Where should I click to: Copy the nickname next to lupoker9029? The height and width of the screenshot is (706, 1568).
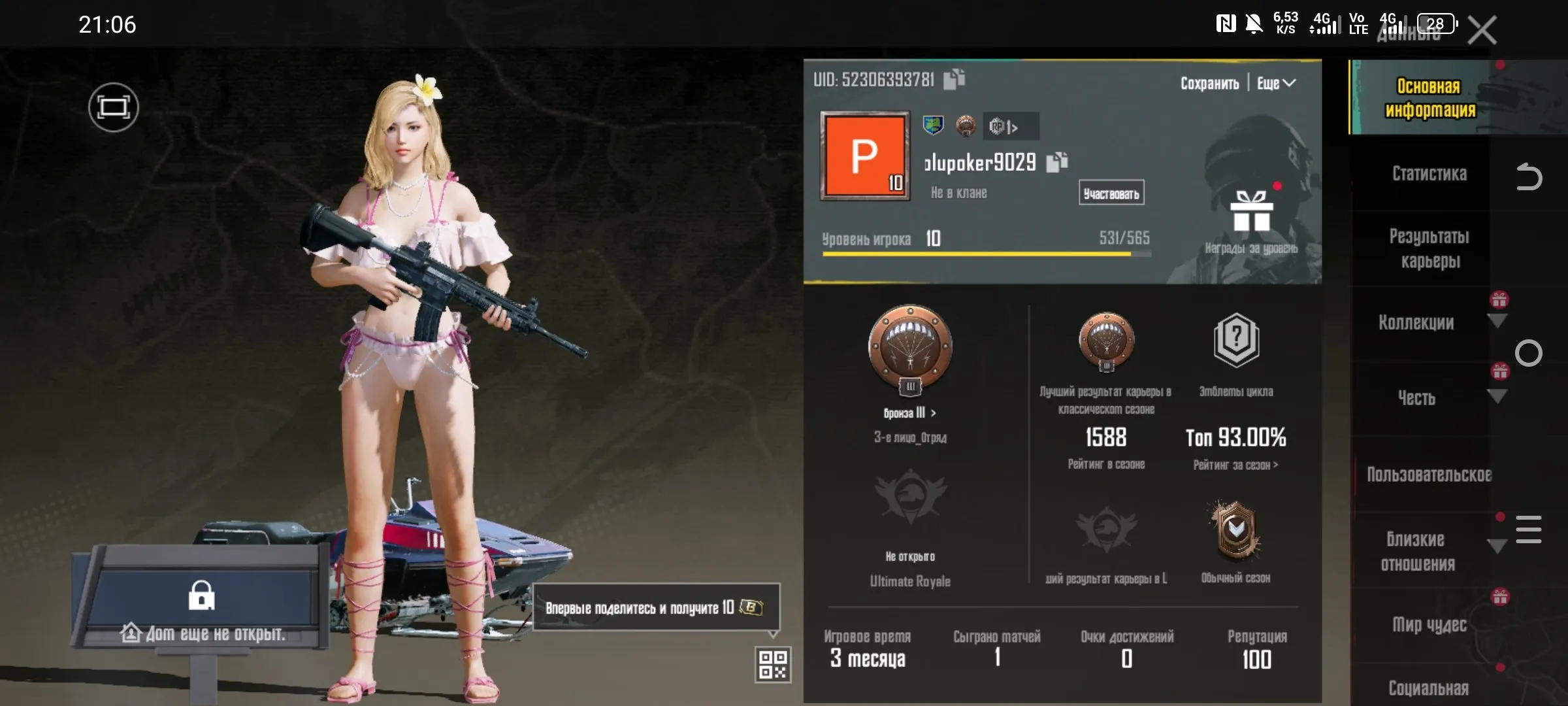click(x=1056, y=162)
